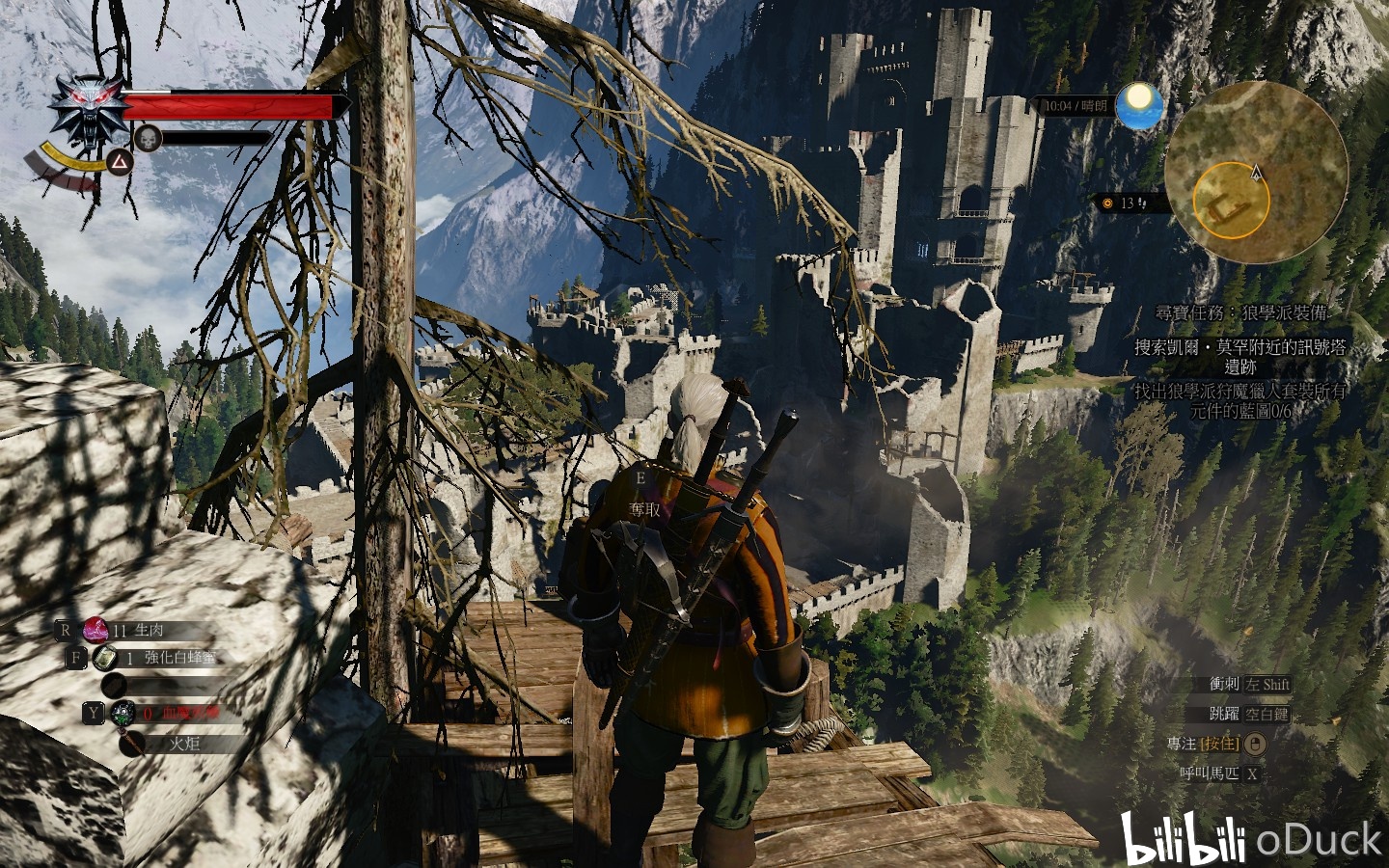This screenshot has height=868, width=1389.
Task: Select the raw meat 生肉 quick slot
Action: coord(96,630)
